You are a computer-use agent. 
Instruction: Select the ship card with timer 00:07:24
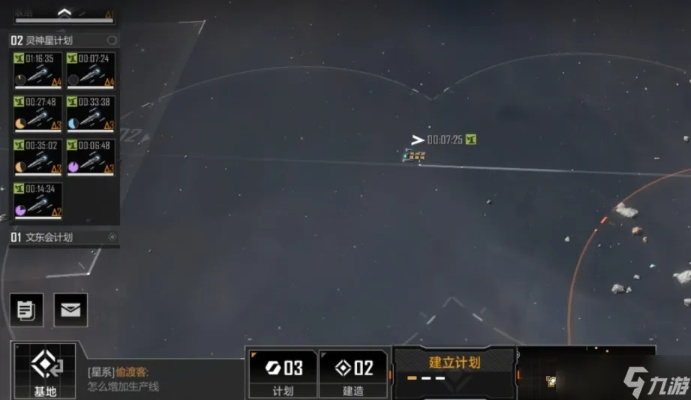click(90, 70)
